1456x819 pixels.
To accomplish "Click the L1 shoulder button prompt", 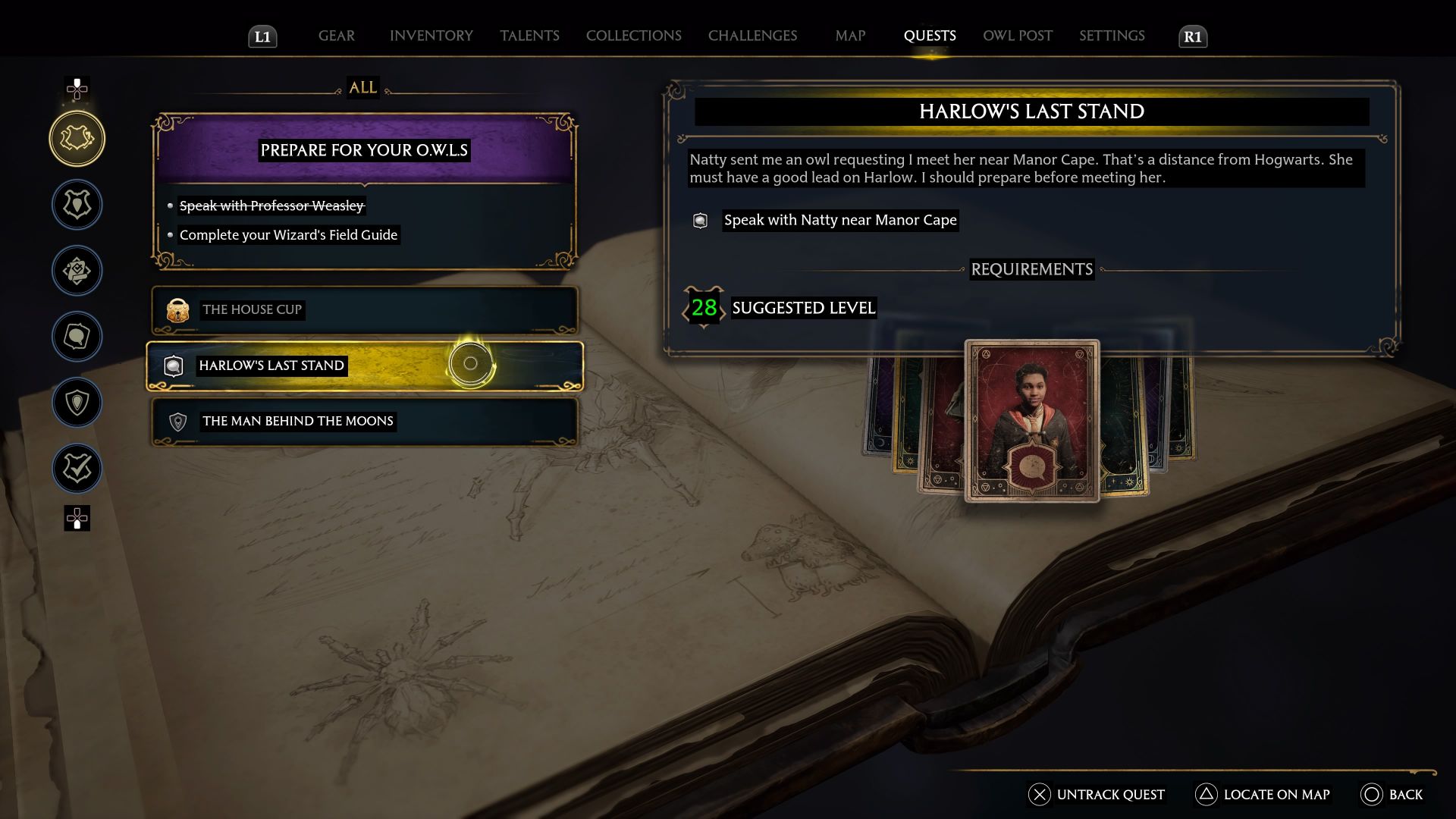I will click(262, 35).
